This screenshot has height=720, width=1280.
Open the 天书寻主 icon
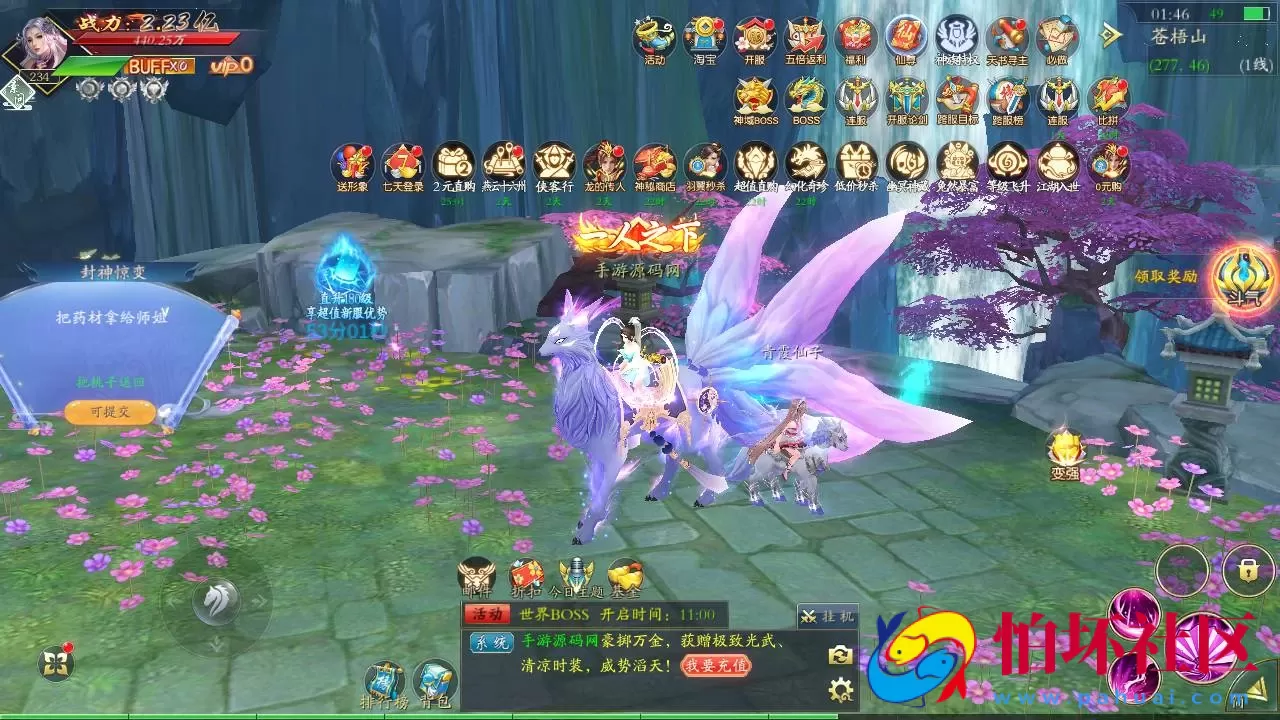coord(1007,39)
